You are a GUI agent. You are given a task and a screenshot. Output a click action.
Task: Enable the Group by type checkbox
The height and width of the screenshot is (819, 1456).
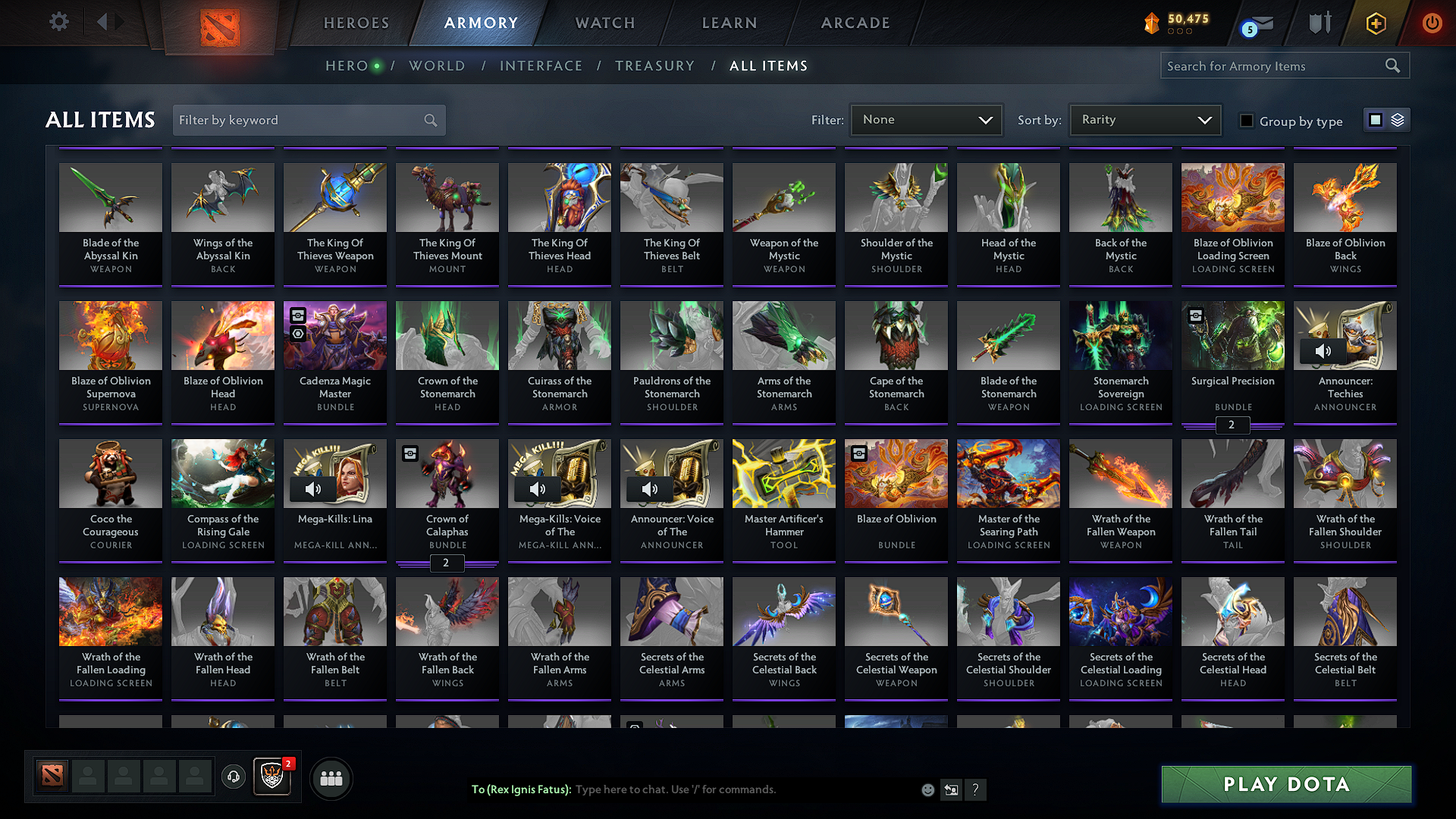1246,121
